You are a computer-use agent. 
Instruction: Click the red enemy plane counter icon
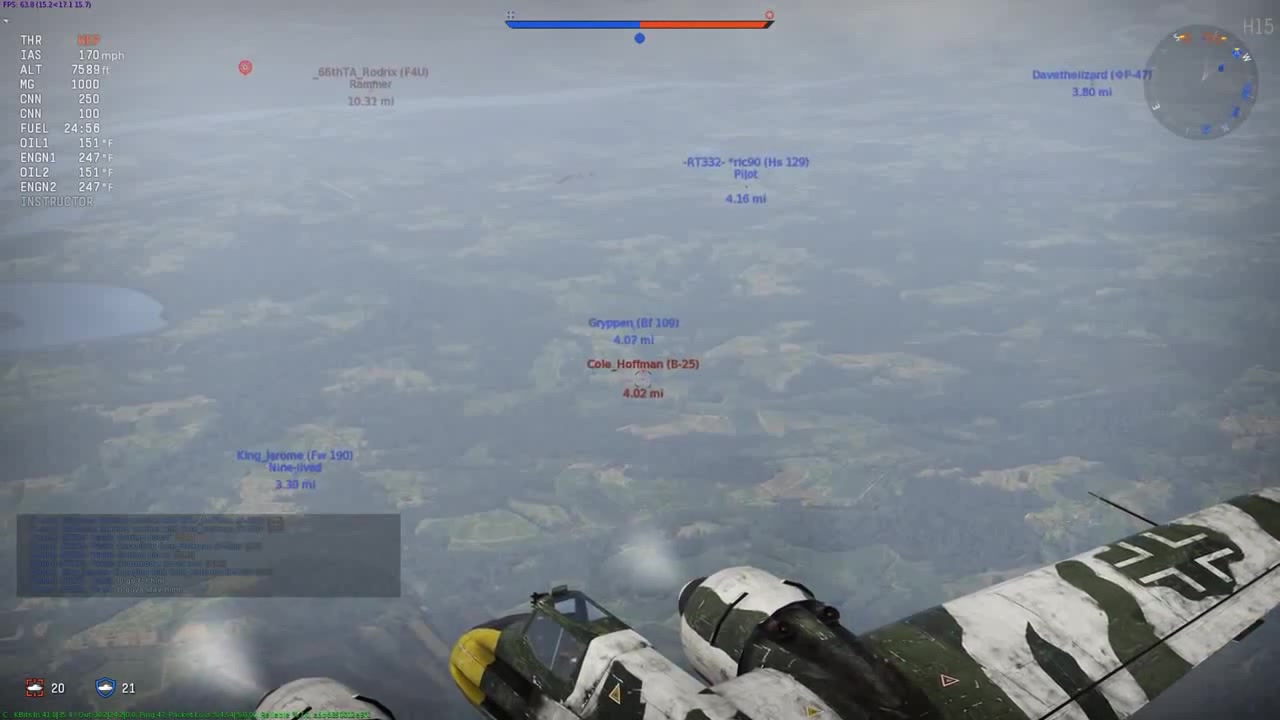click(35, 688)
